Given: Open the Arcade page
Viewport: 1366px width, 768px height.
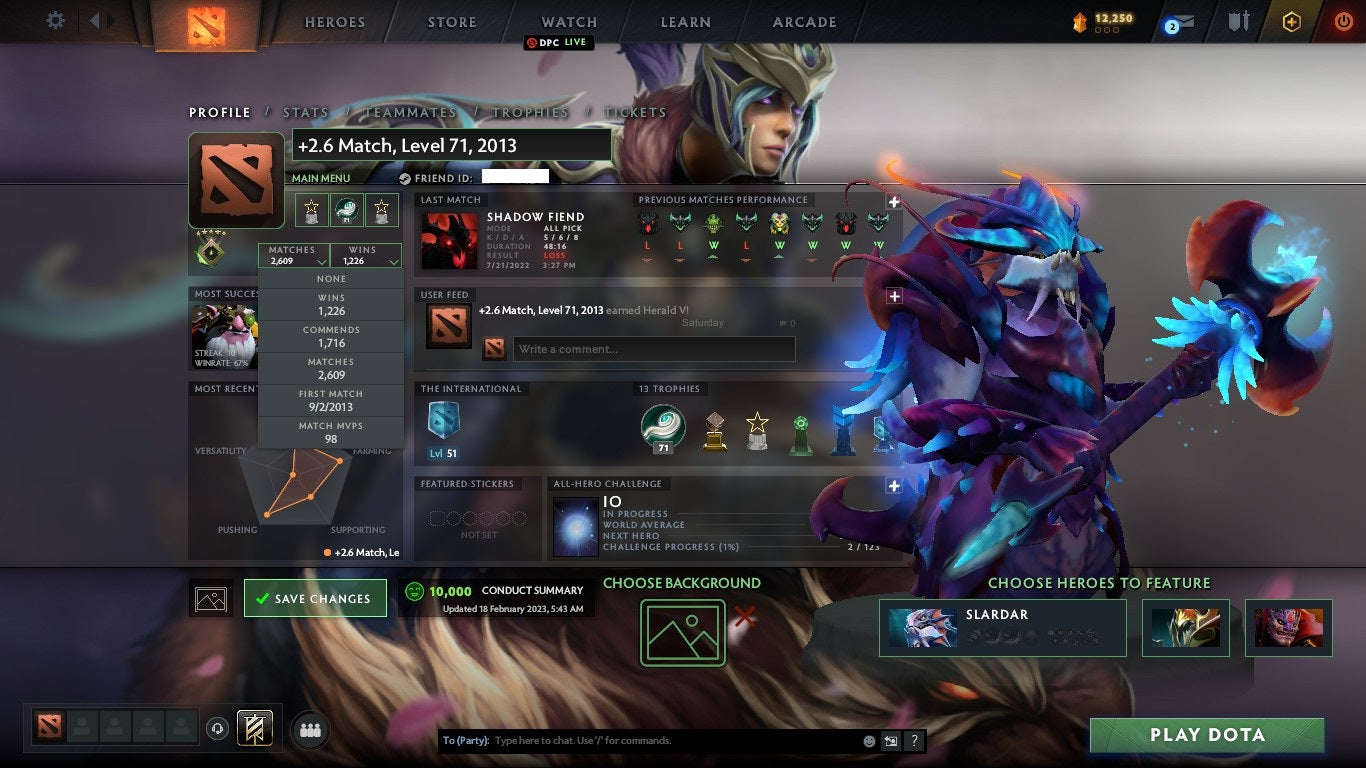Looking at the screenshot, I should tap(805, 22).
